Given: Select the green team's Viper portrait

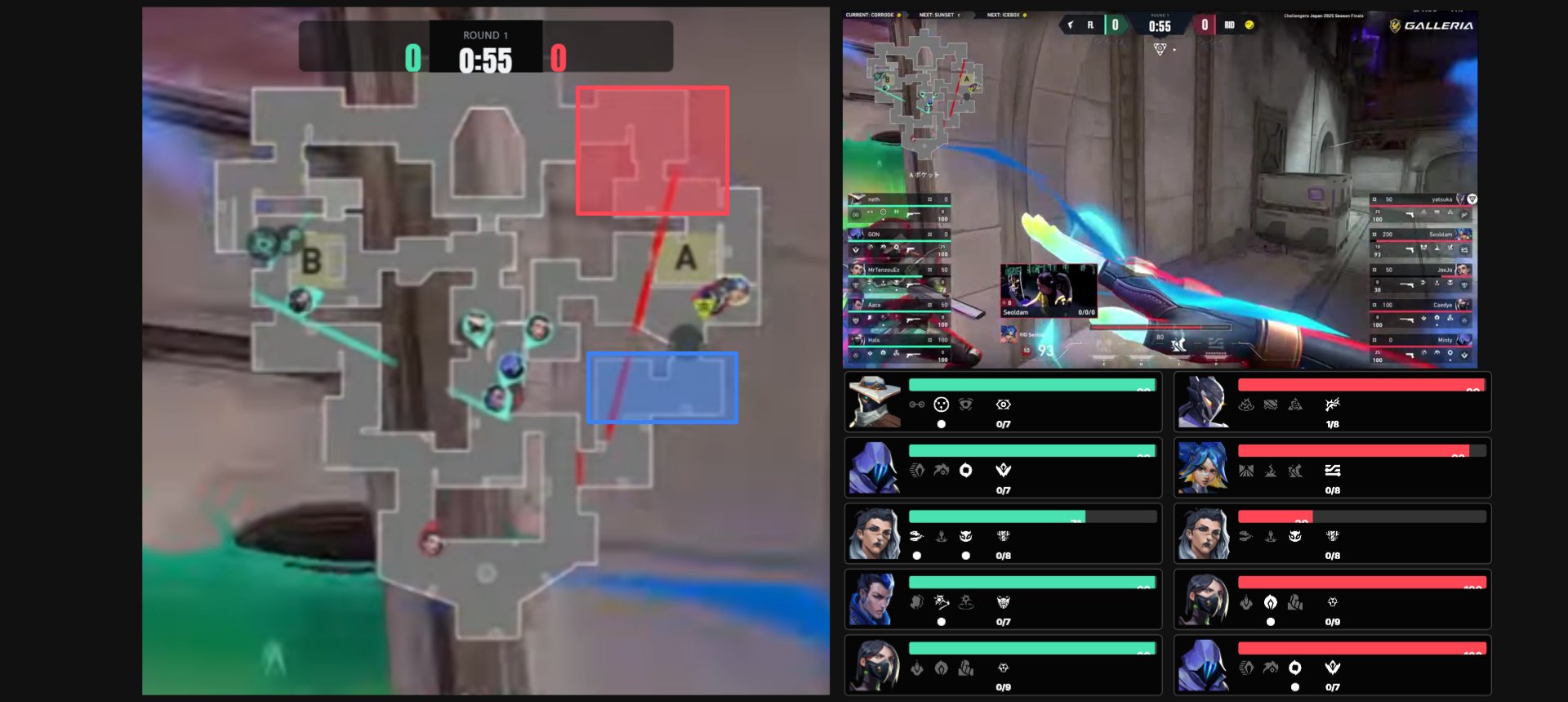Looking at the screenshot, I should (875, 665).
